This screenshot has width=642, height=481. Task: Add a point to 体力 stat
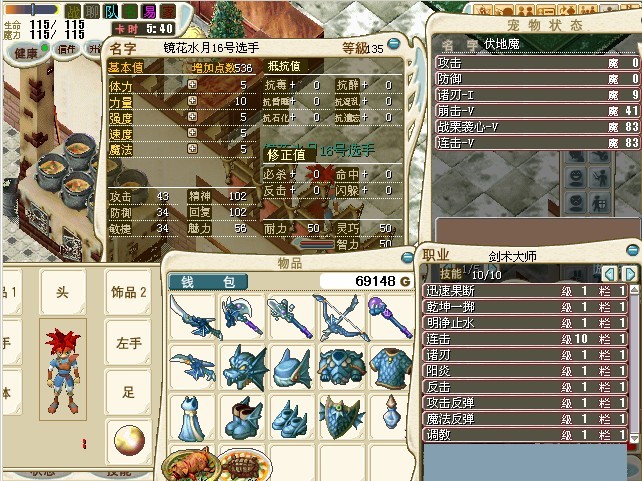pos(192,86)
